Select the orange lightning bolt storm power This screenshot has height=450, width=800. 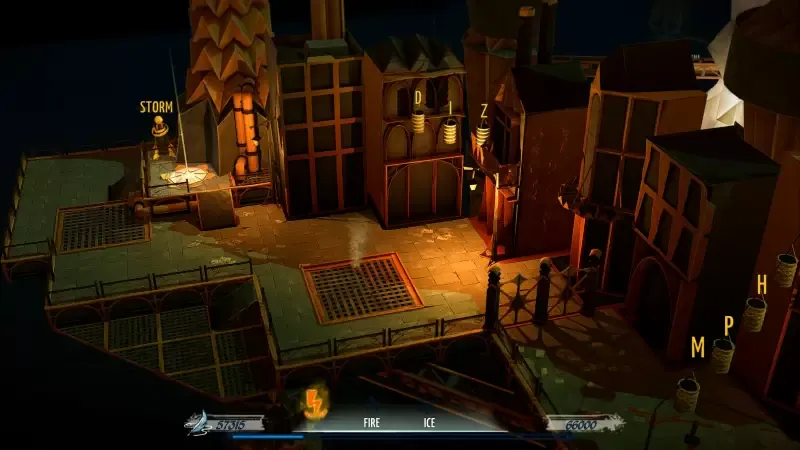coord(314,404)
